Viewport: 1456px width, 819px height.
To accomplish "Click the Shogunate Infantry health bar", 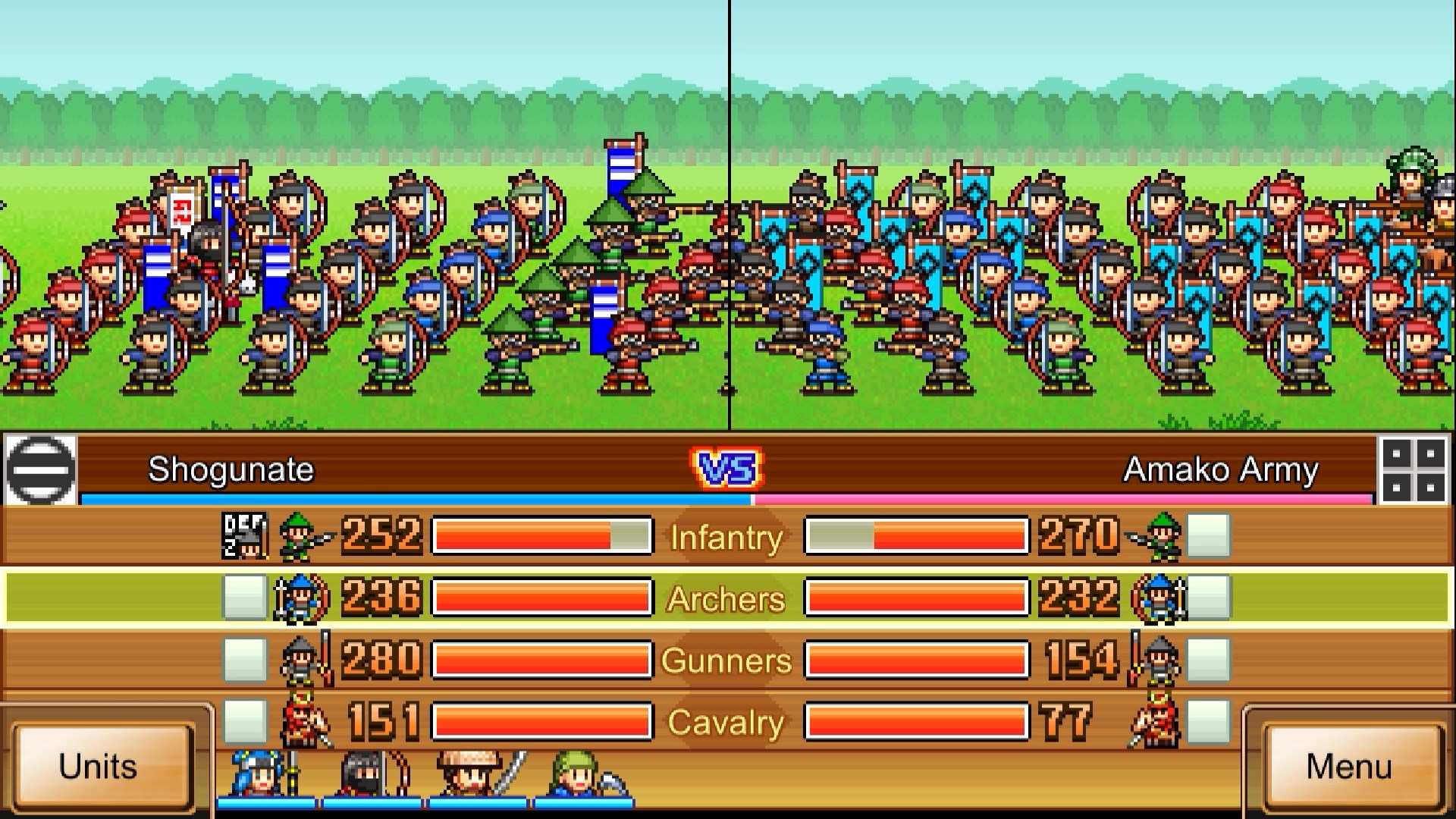I will 541,537.
